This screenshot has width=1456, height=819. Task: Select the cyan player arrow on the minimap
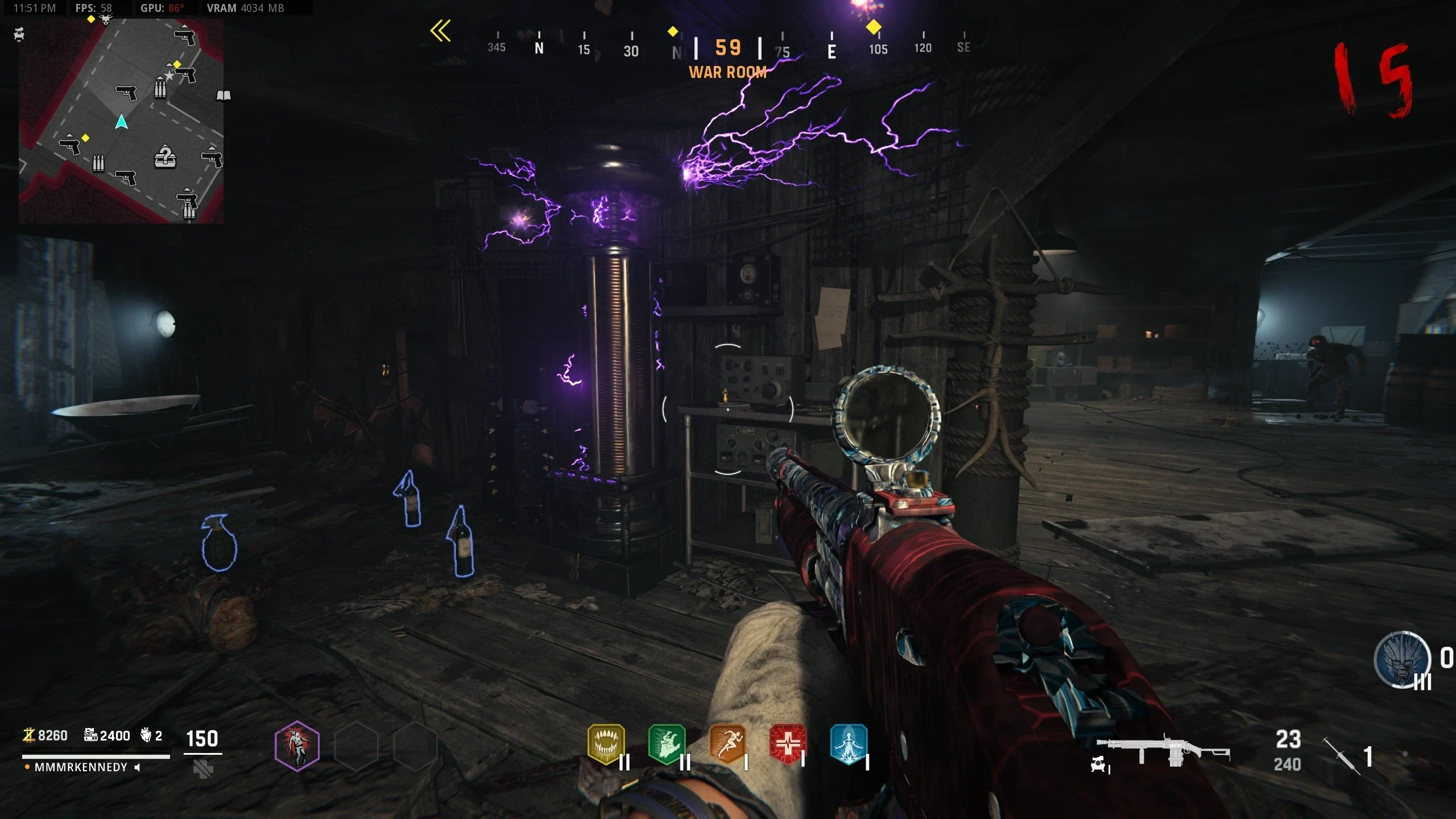click(x=121, y=122)
